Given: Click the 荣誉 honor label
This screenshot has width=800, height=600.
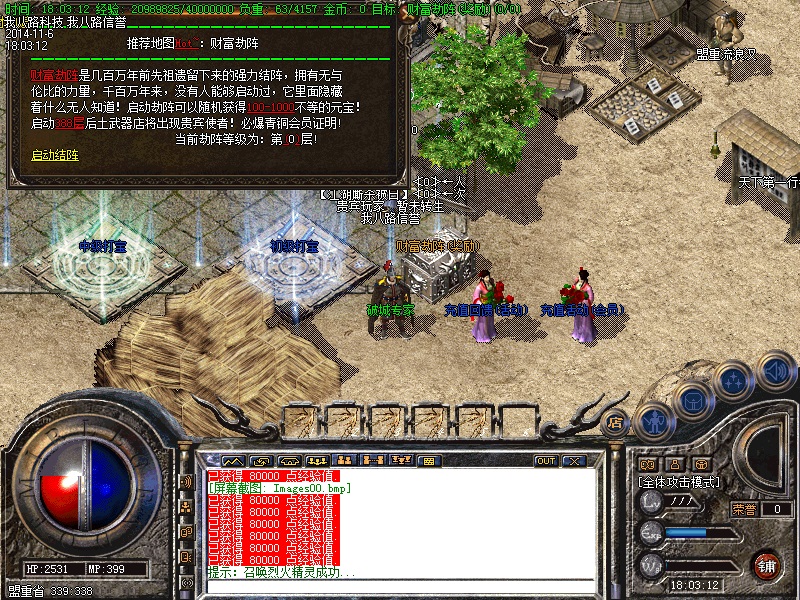Looking at the screenshot, I should coord(744,509).
